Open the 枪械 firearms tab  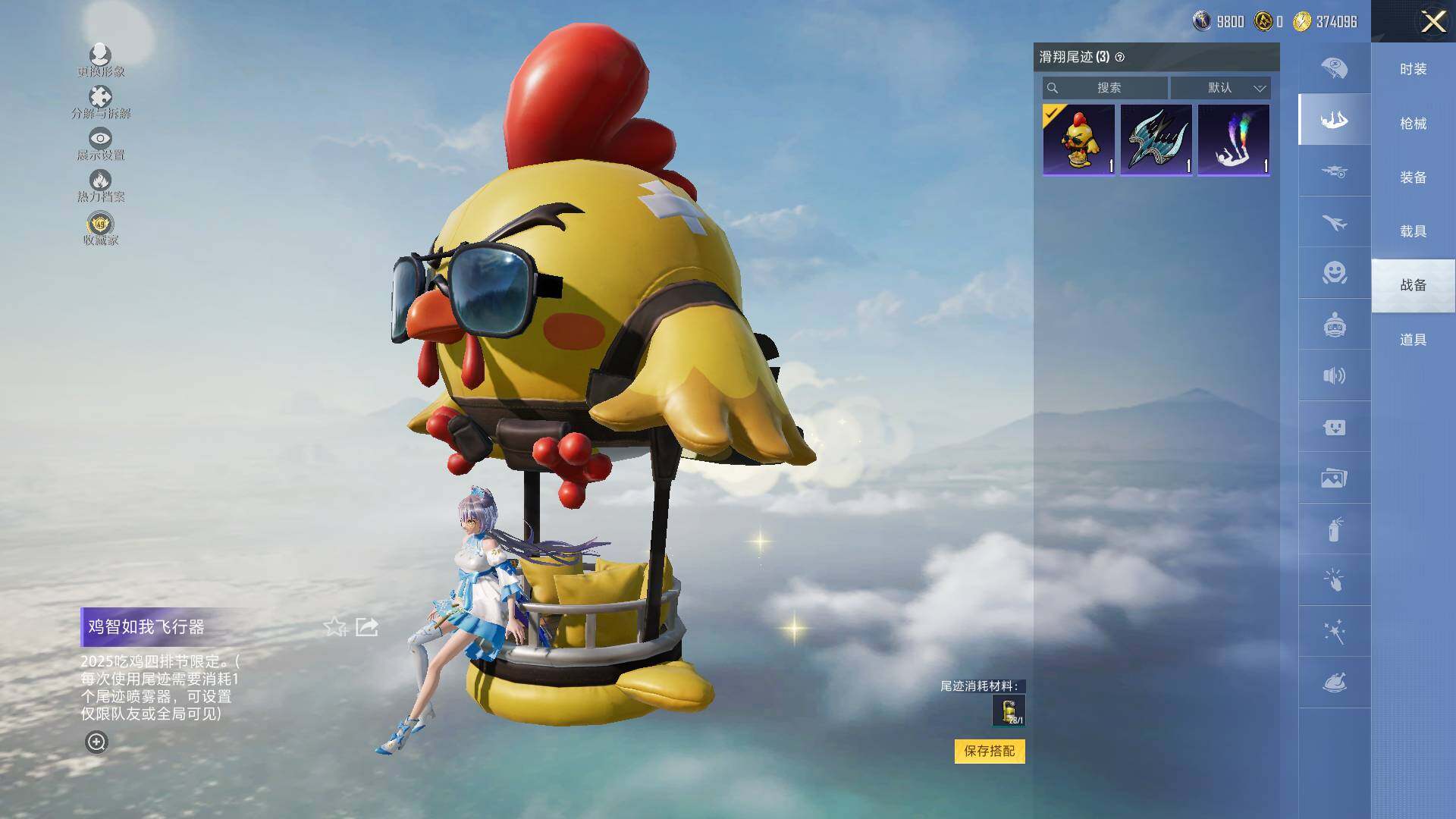(x=1413, y=124)
